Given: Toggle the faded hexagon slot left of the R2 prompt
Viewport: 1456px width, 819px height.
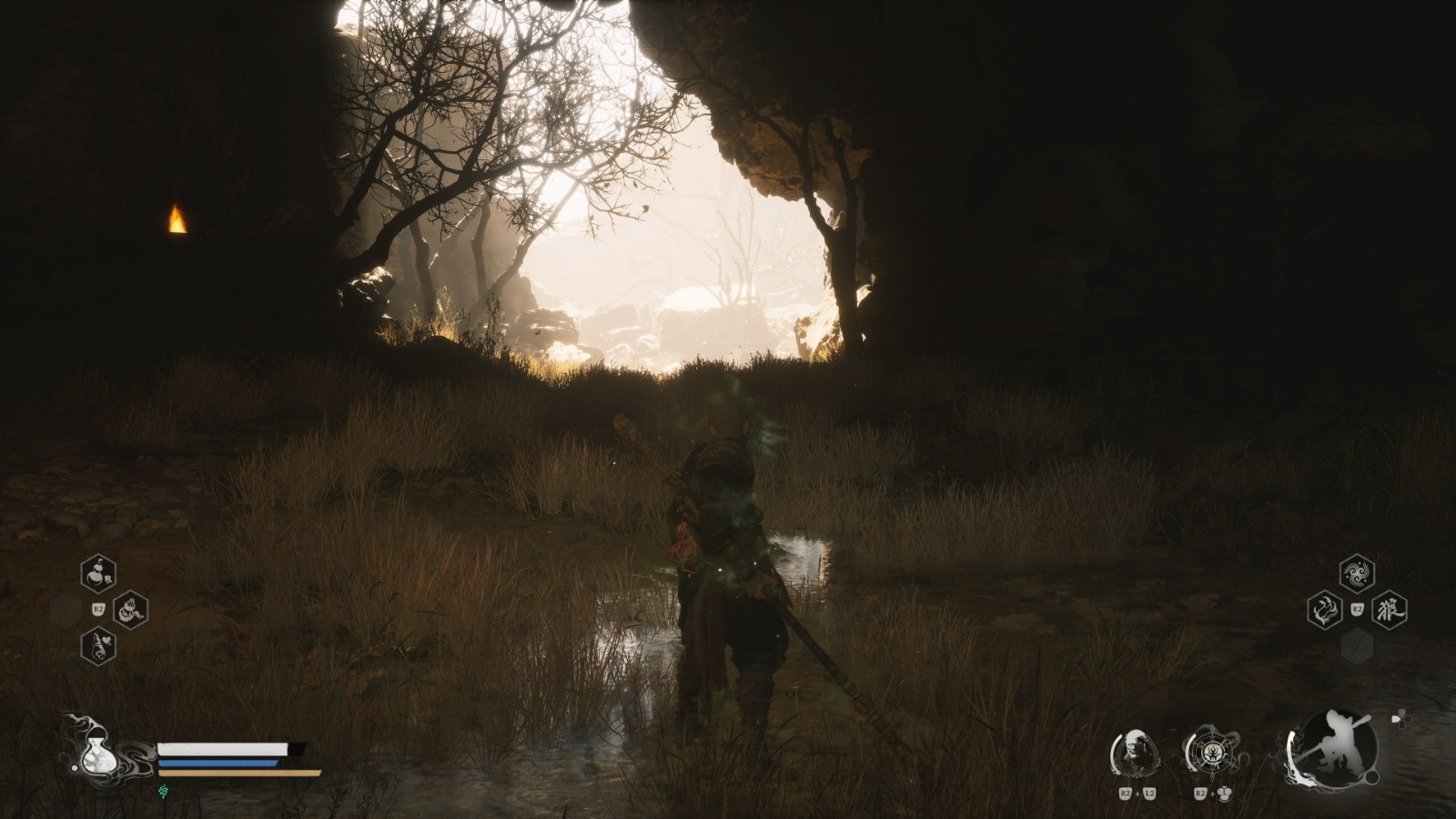Looking at the screenshot, I should [66, 611].
